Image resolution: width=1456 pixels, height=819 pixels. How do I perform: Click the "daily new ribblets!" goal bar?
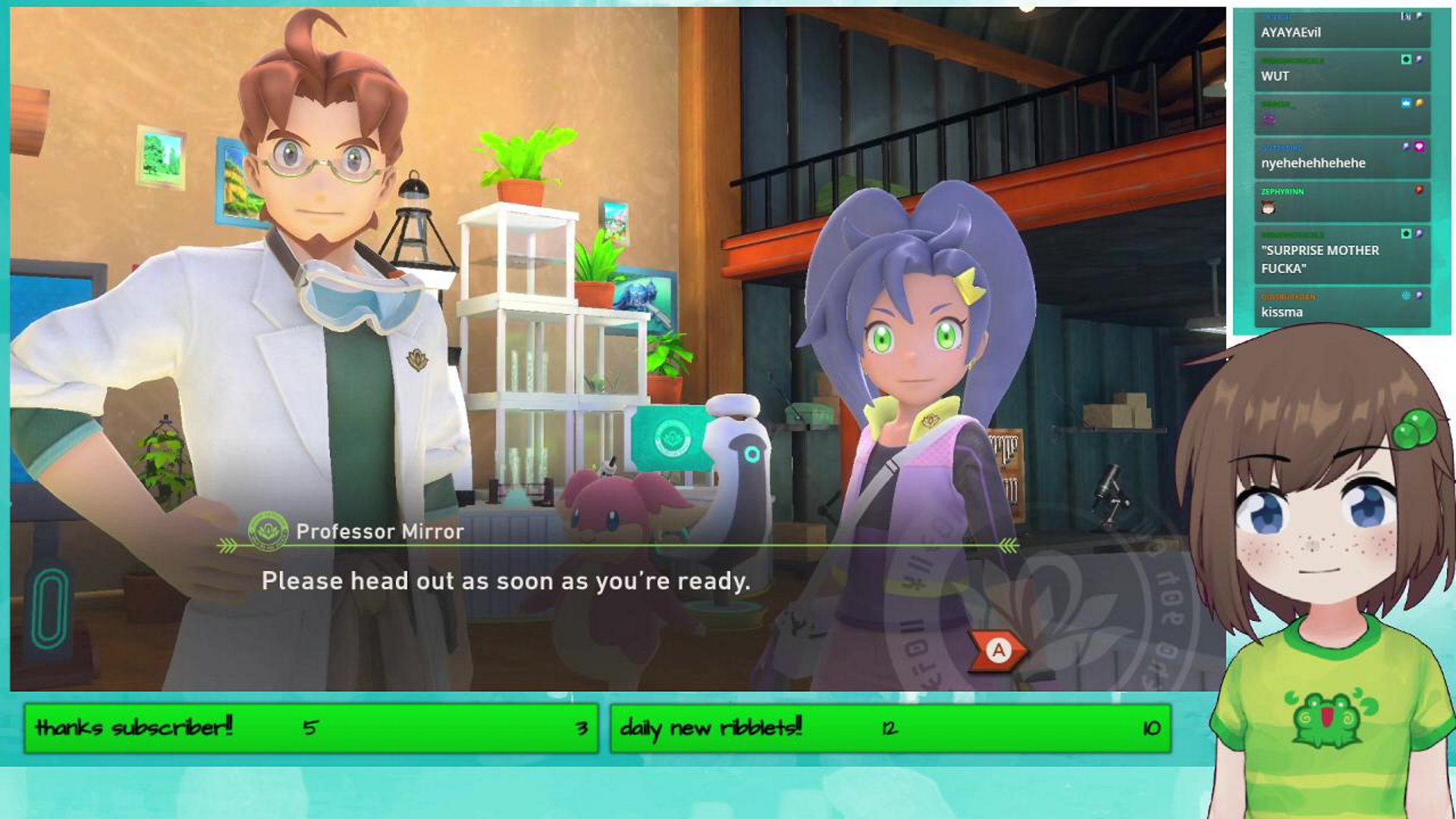coord(890,728)
